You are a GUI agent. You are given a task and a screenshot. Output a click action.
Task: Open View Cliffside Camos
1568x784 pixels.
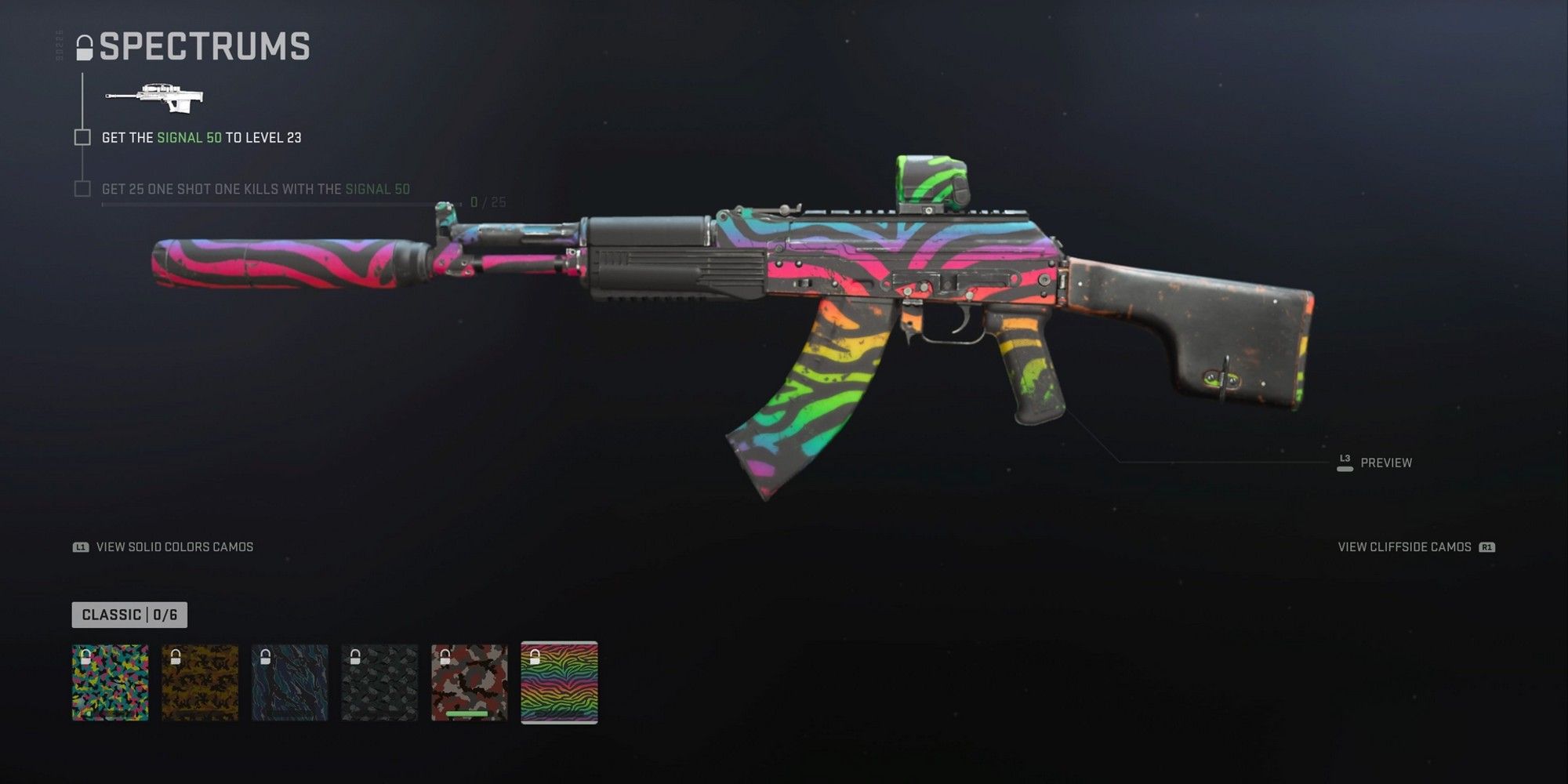pyautogui.click(x=1403, y=547)
